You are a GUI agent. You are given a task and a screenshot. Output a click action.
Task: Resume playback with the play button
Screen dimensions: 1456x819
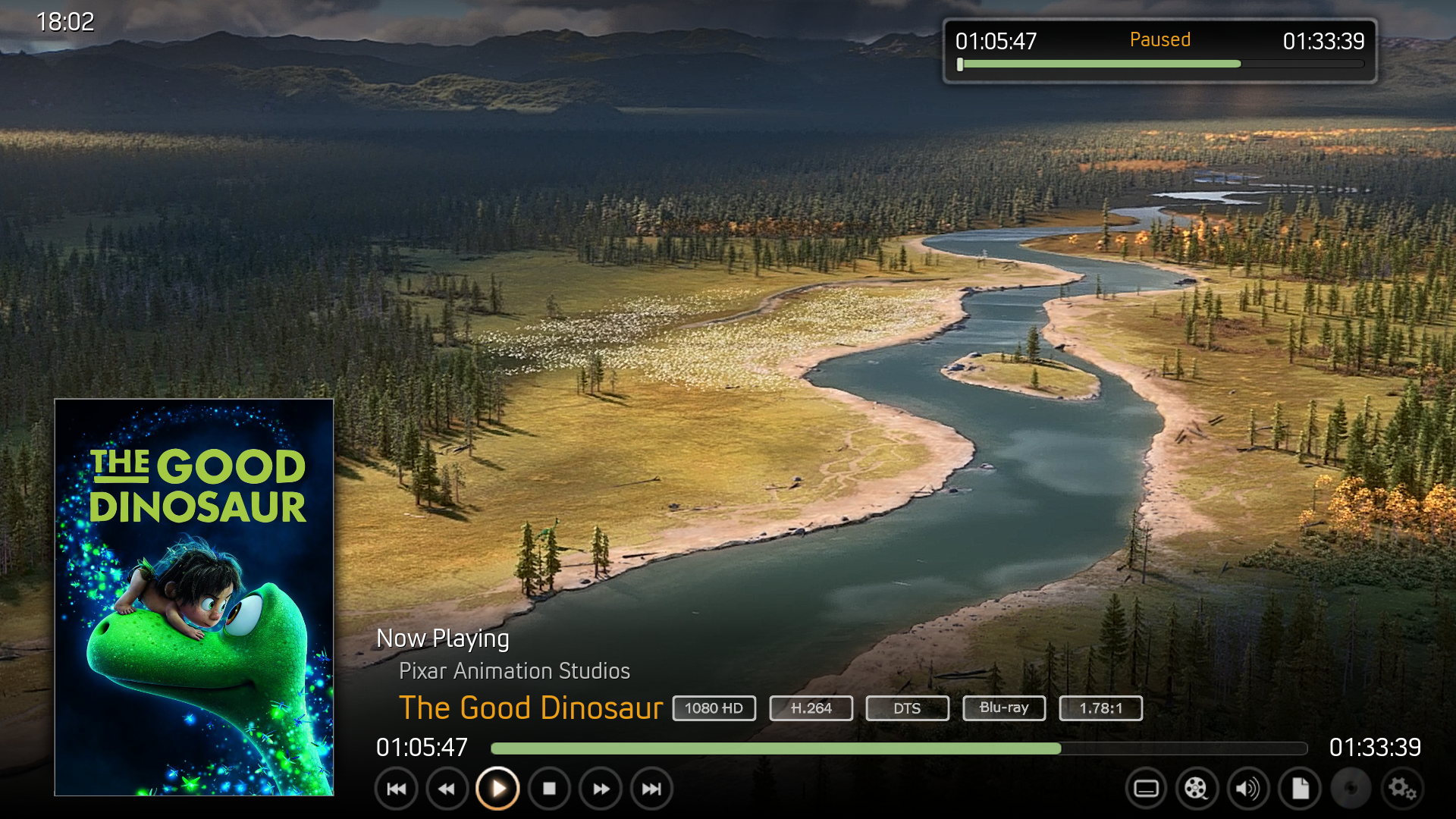click(497, 789)
